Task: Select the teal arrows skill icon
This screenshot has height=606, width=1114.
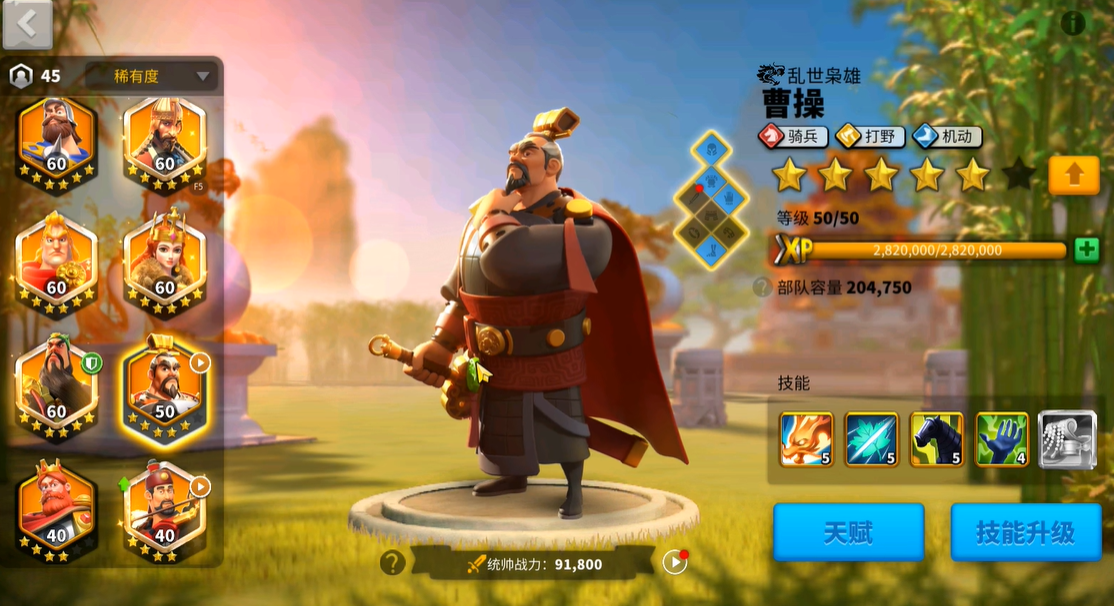Action: 871,440
